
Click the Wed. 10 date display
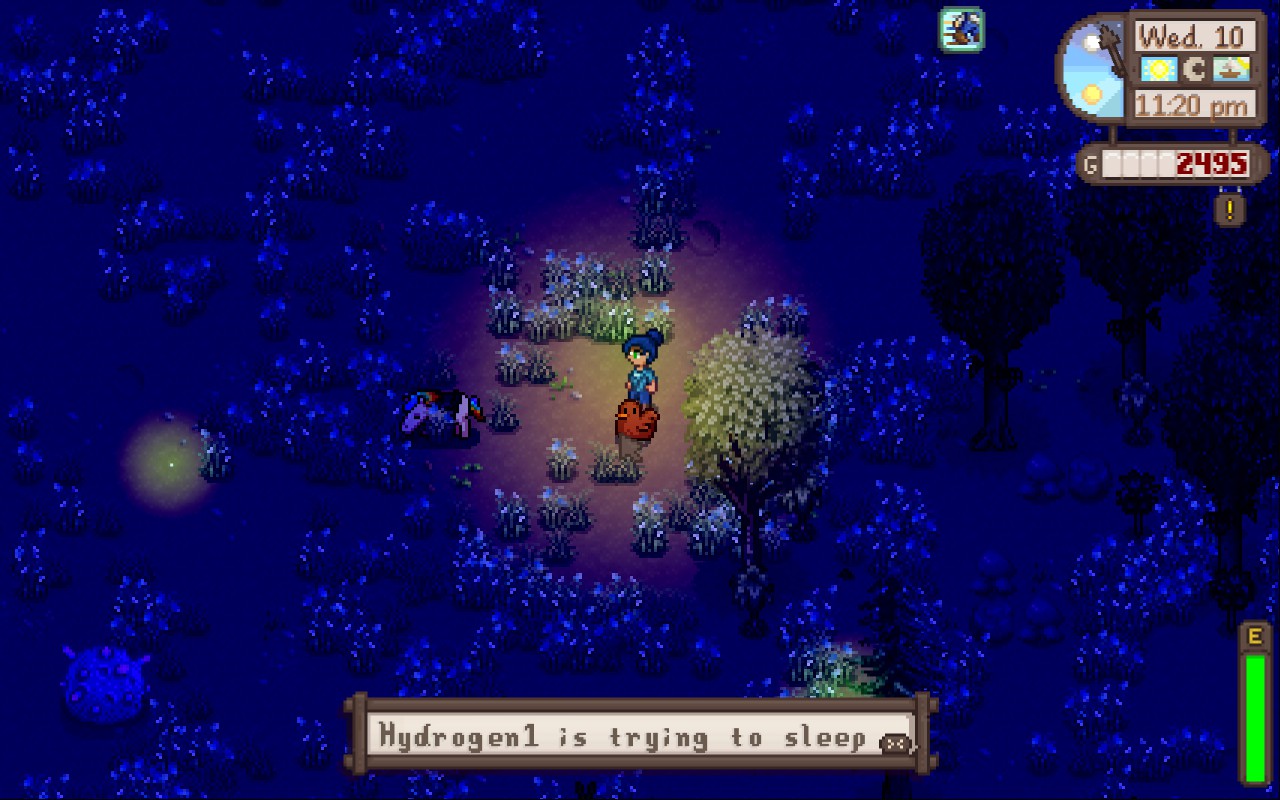click(x=1193, y=36)
